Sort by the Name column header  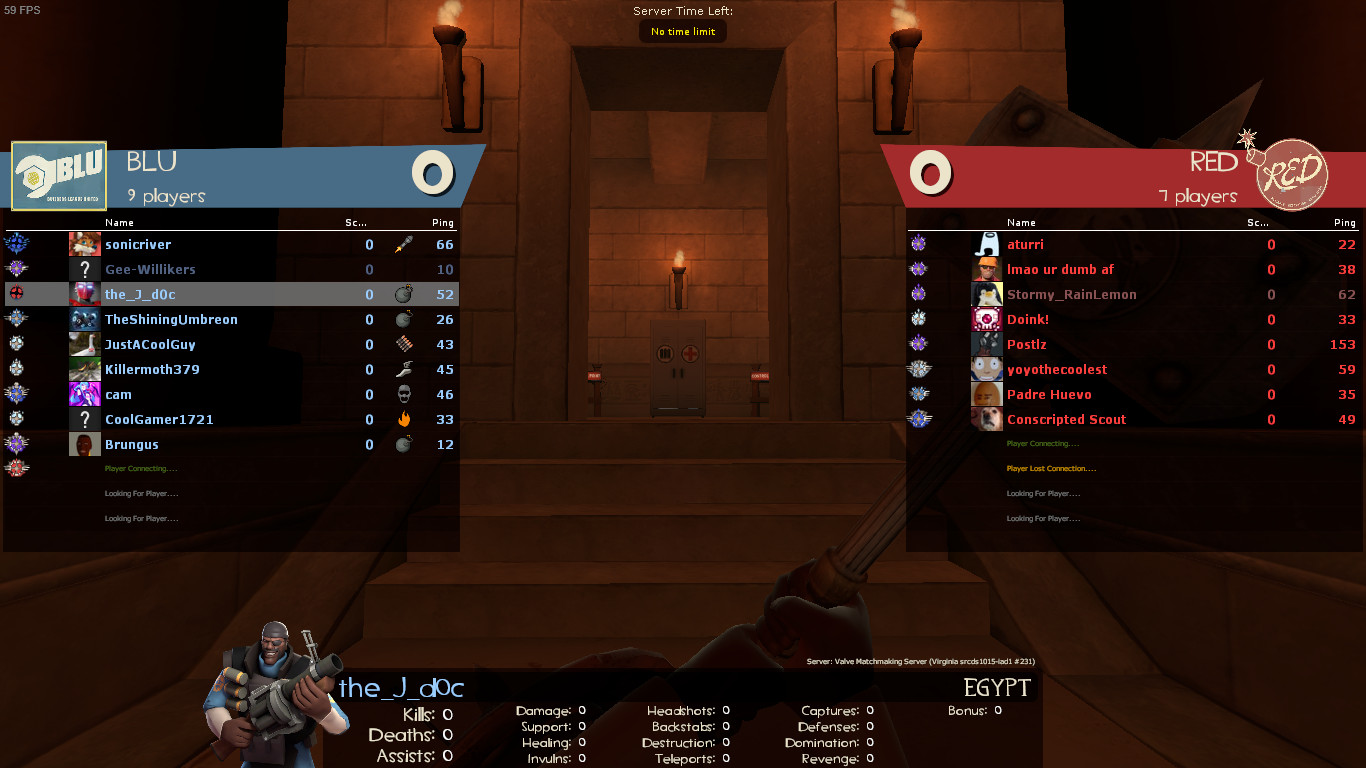click(x=120, y=222)
